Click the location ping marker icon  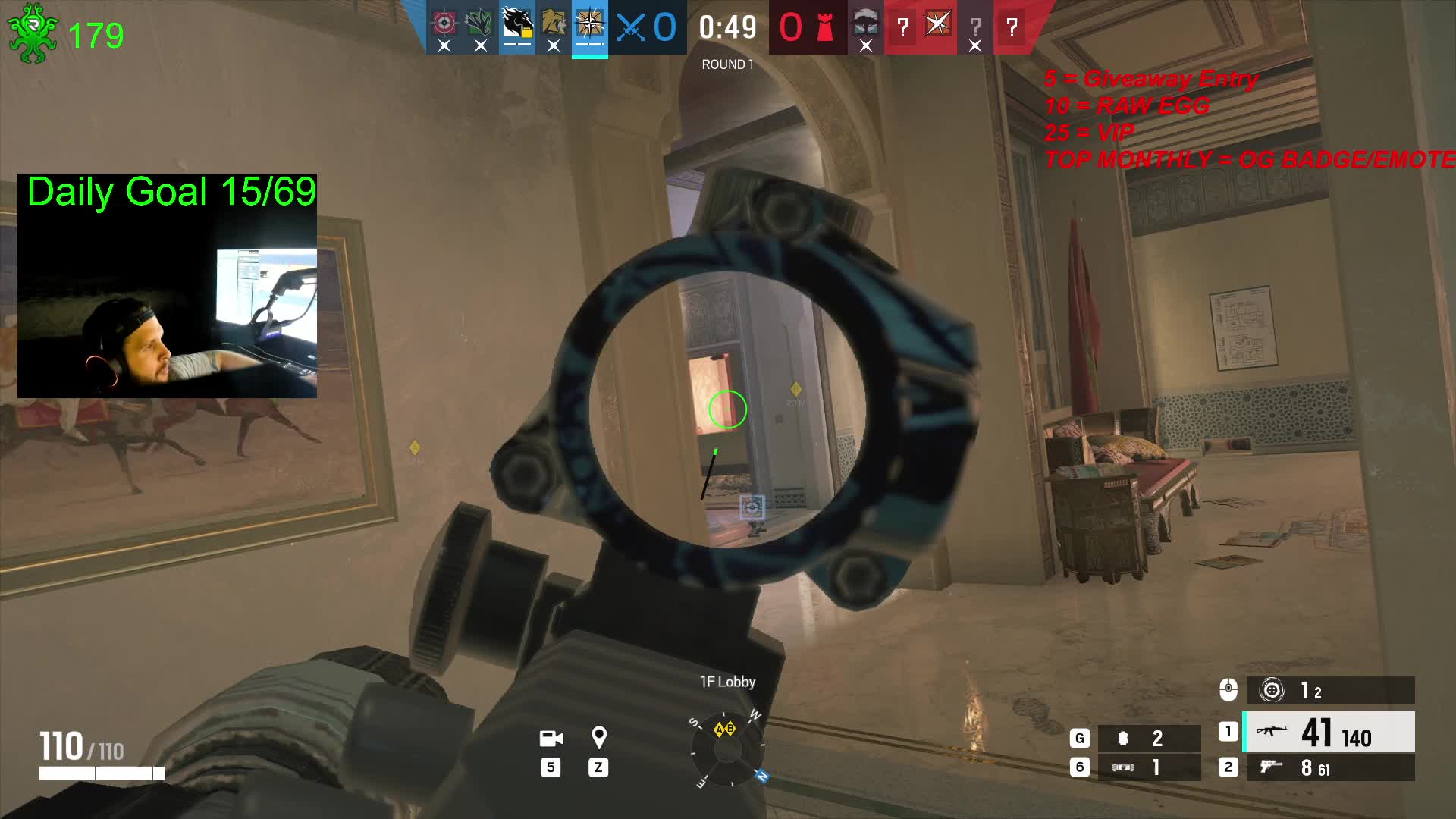point(598,738)
